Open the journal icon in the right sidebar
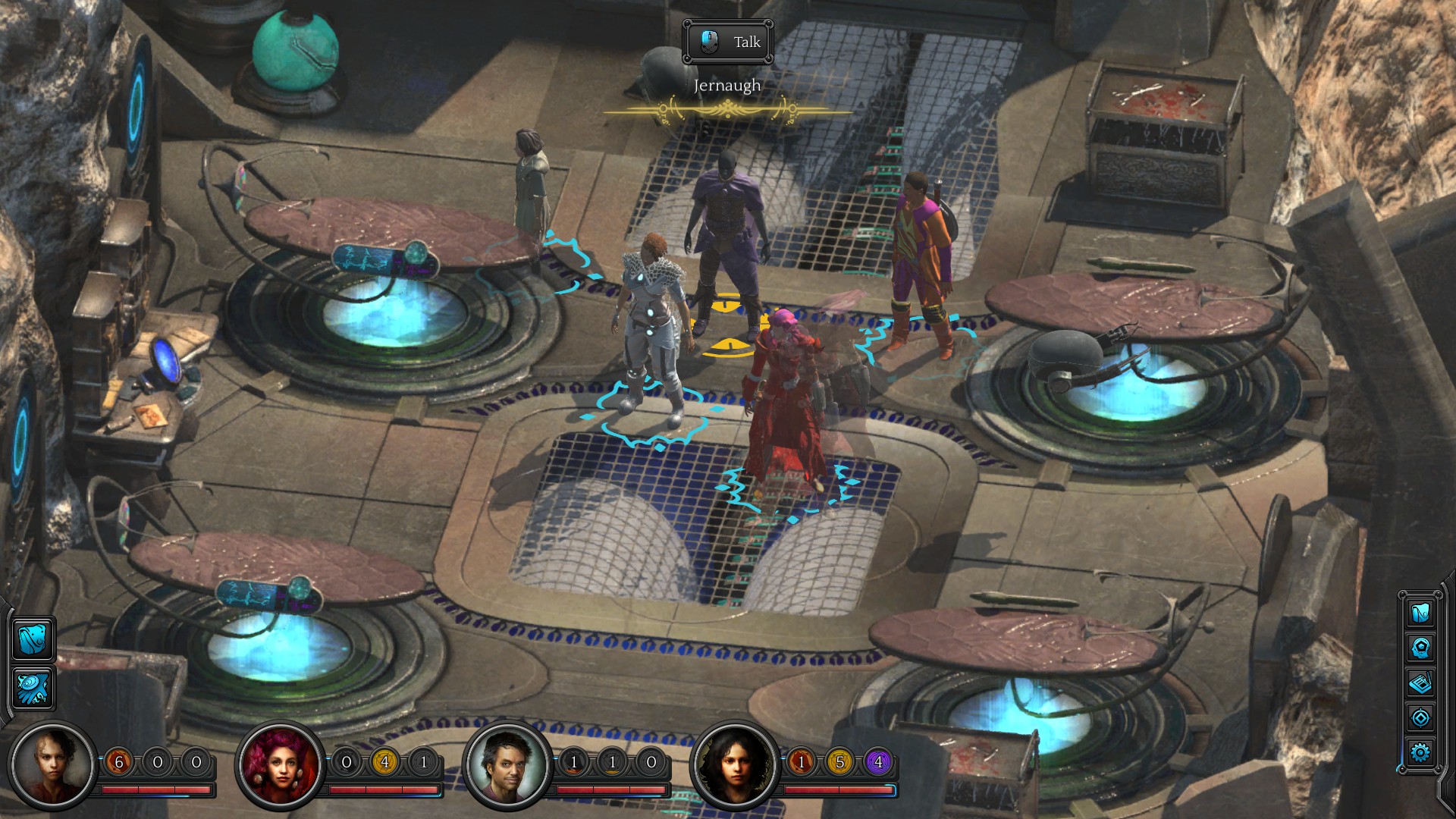 tap(1422, 681)
